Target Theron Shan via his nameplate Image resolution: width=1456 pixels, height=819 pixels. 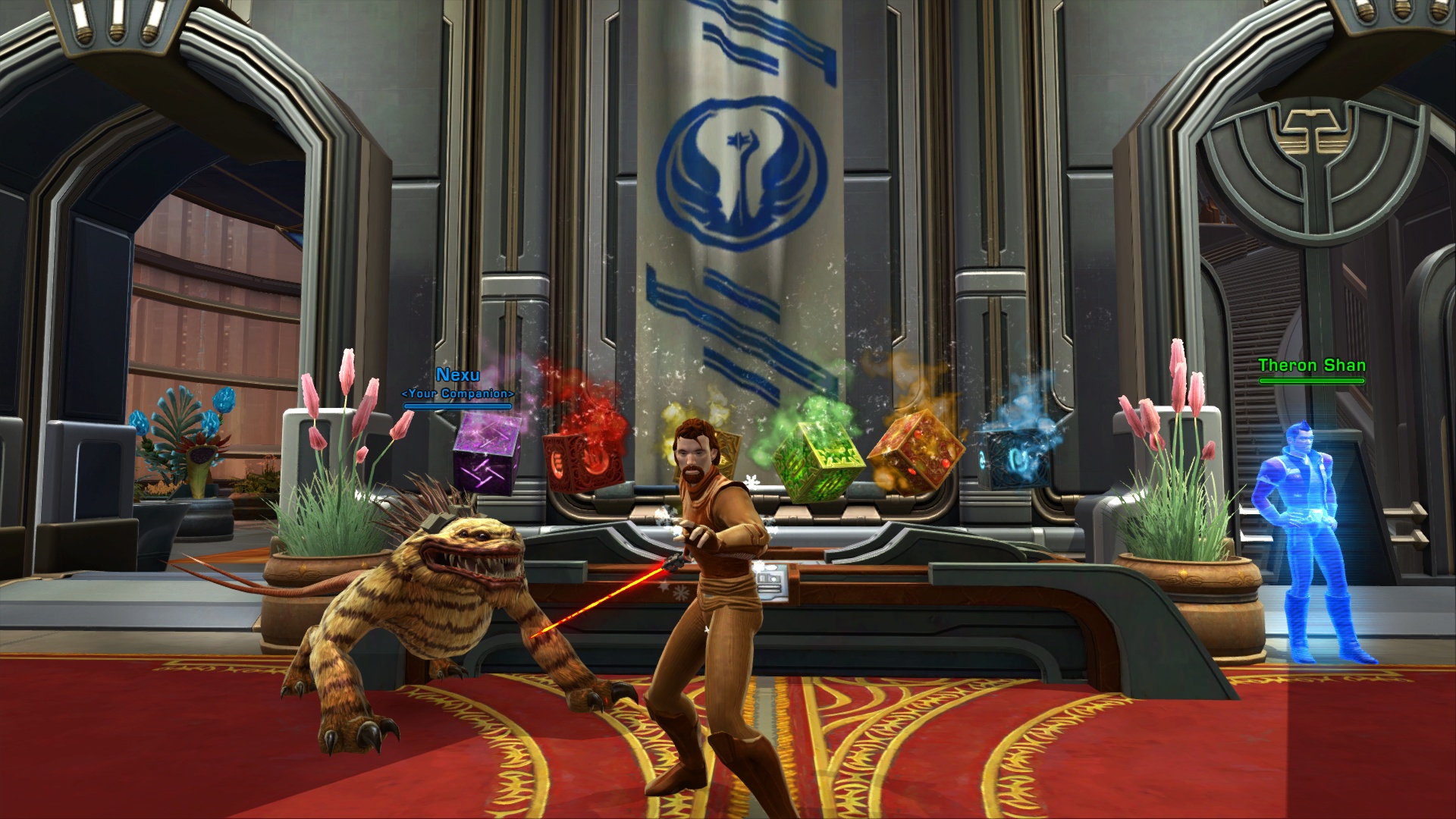tap(1311, 366)
